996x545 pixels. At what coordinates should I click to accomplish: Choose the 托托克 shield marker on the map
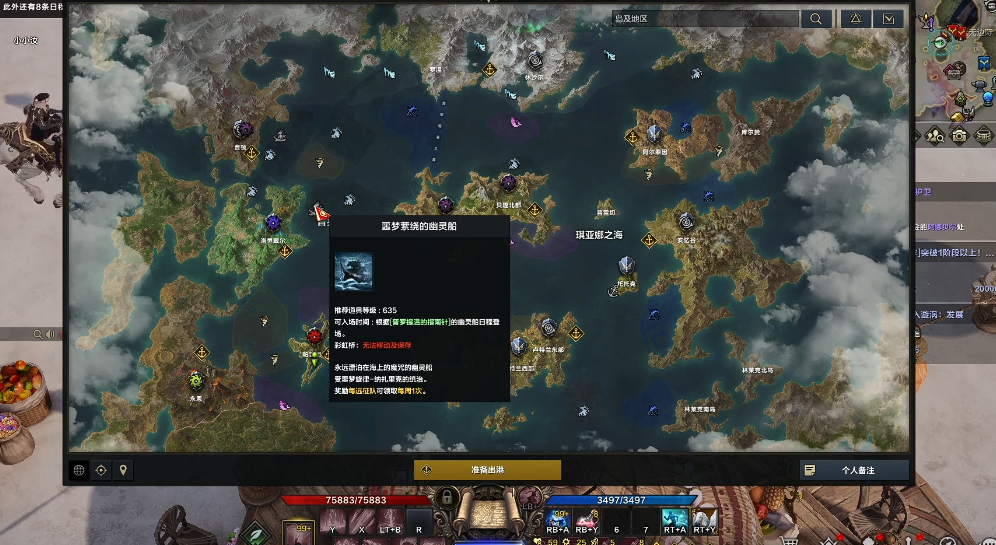626,265
